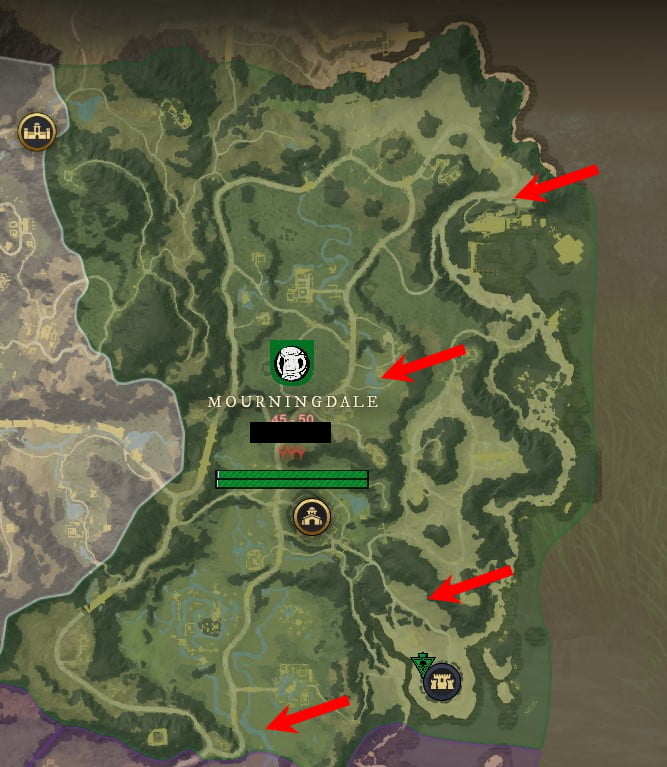This screenshot has height=767, width=667.
Task: Select the neighboring territory's settlement marker
Action: point(36,131)
